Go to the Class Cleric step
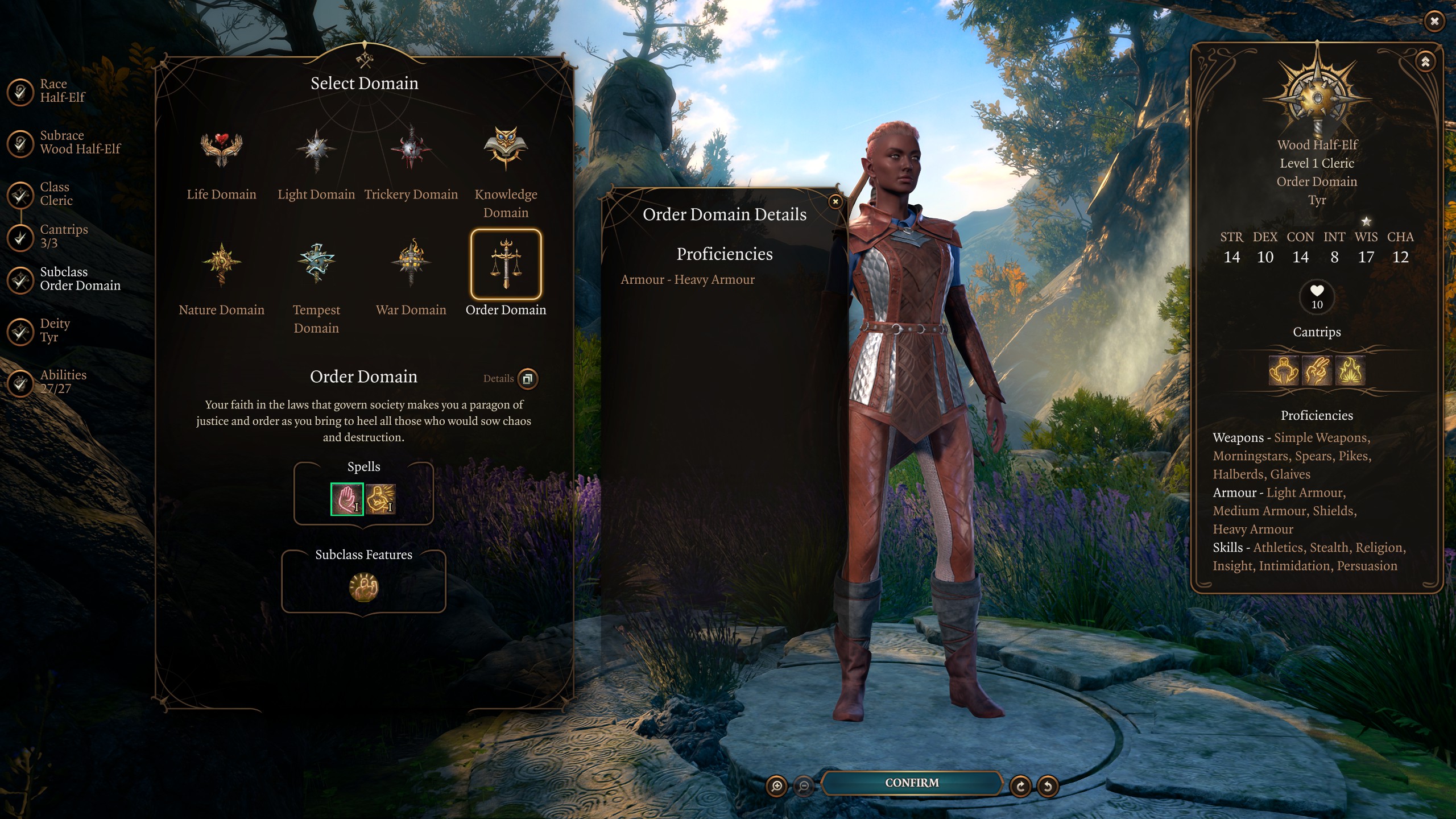This screenshot has height=819, width=1456. point(20,195)
